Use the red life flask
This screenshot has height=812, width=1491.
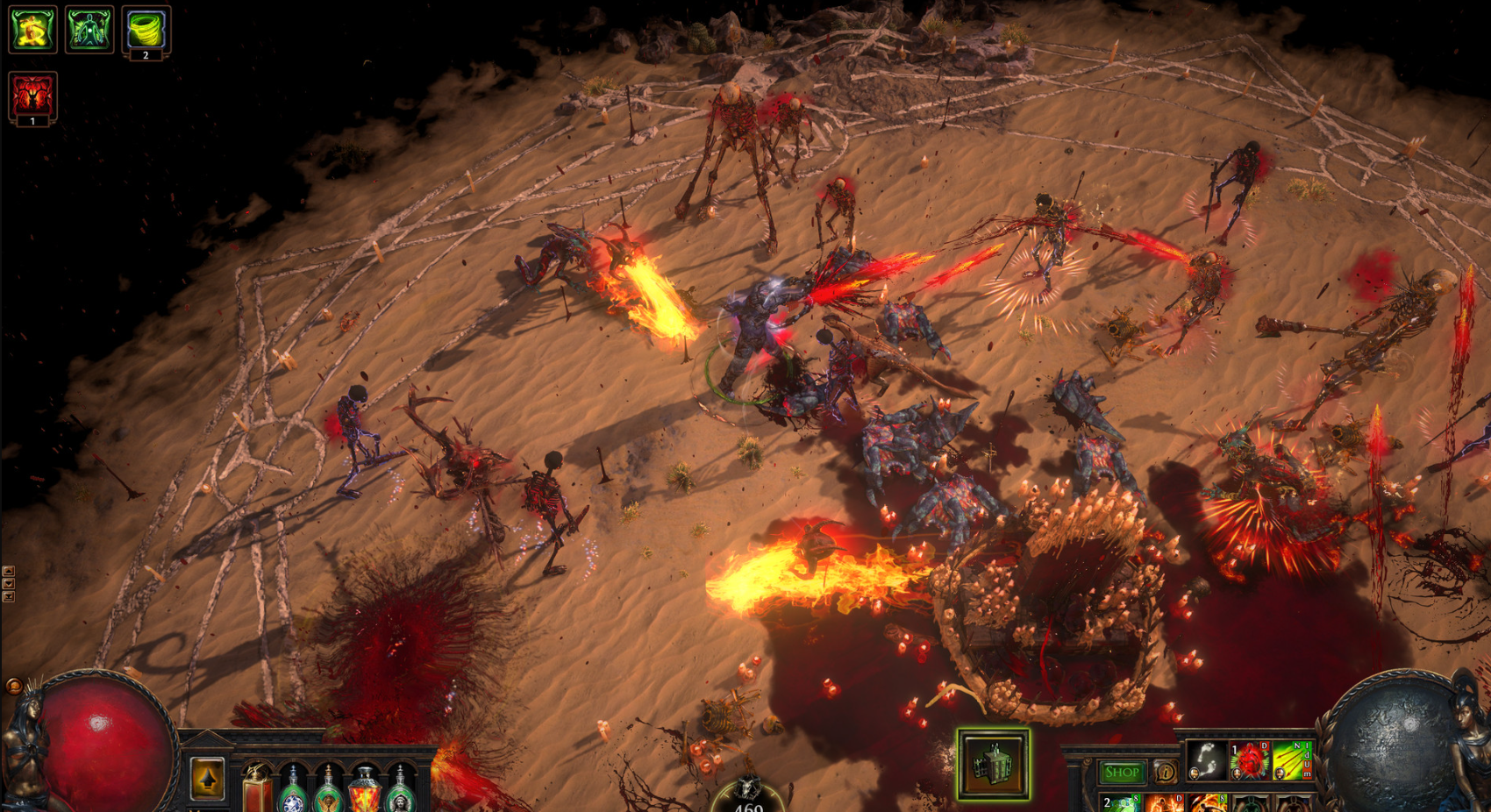coord(258,788)
